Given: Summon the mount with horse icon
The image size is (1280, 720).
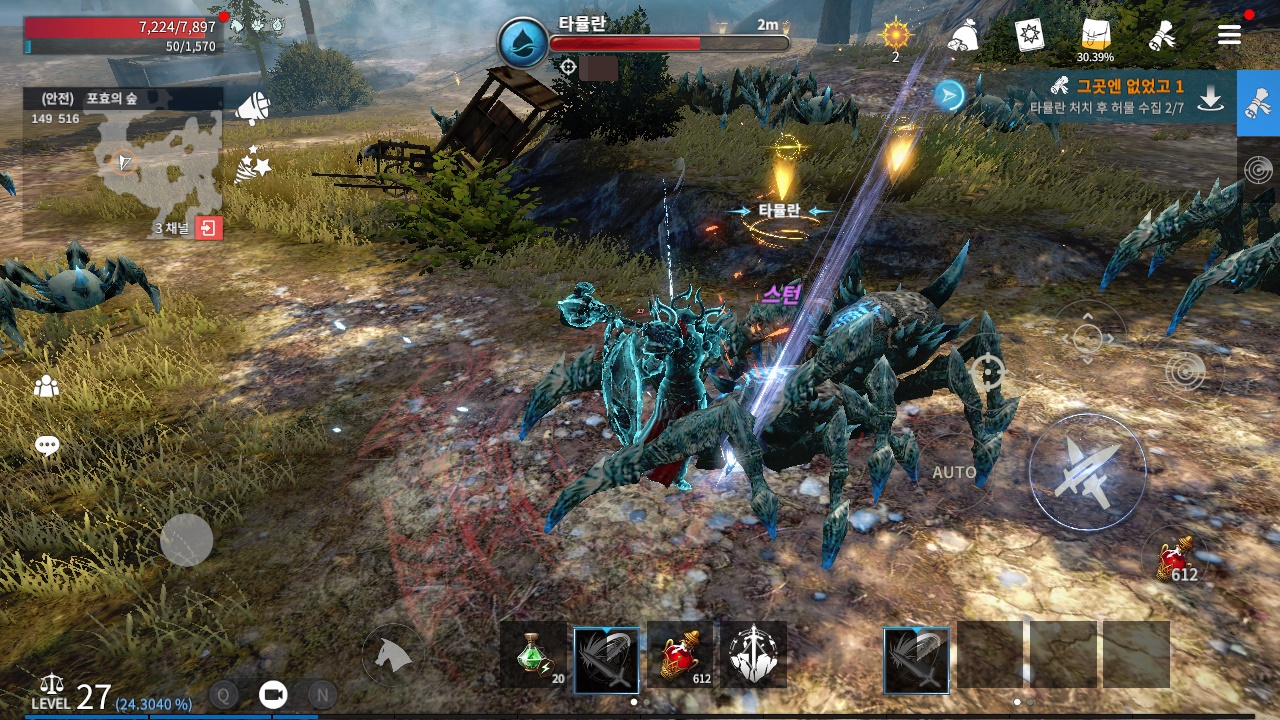Looking at the screenshot, I should [x=393, y=655].
